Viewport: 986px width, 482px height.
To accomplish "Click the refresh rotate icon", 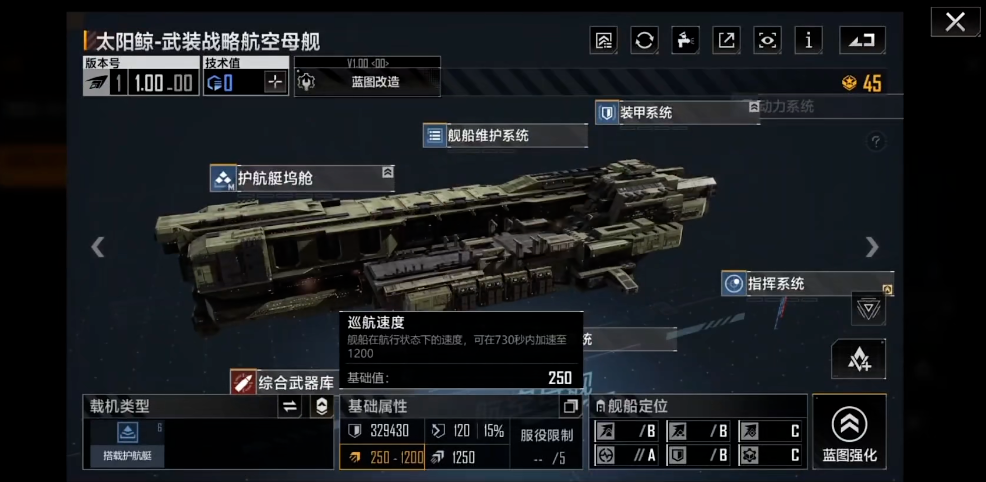I will coord(645,40).
